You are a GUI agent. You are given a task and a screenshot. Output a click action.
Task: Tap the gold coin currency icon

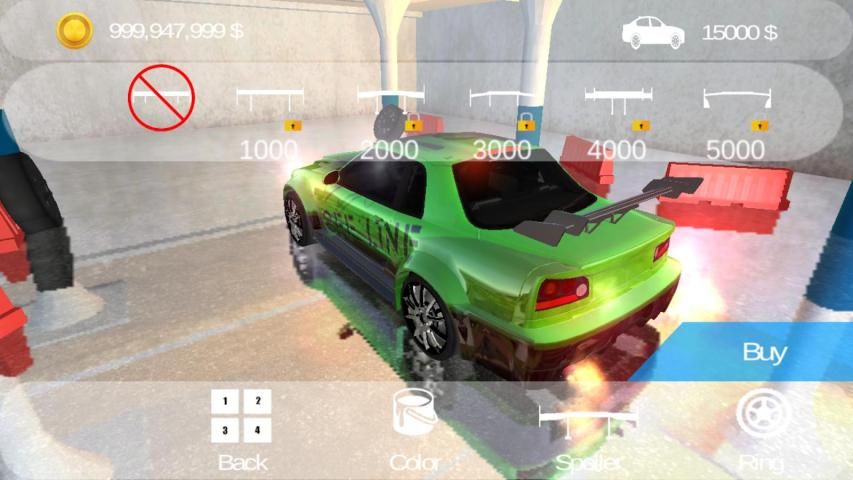[73, 31]
